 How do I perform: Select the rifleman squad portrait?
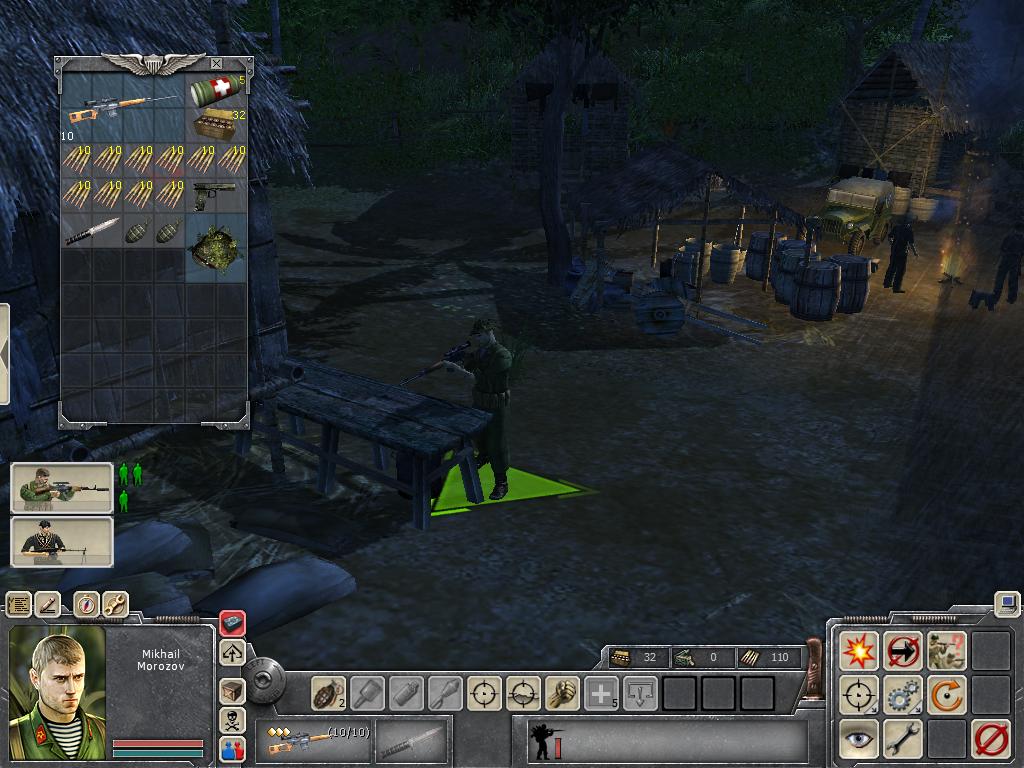pyautogui.click(x=62, y=488)
